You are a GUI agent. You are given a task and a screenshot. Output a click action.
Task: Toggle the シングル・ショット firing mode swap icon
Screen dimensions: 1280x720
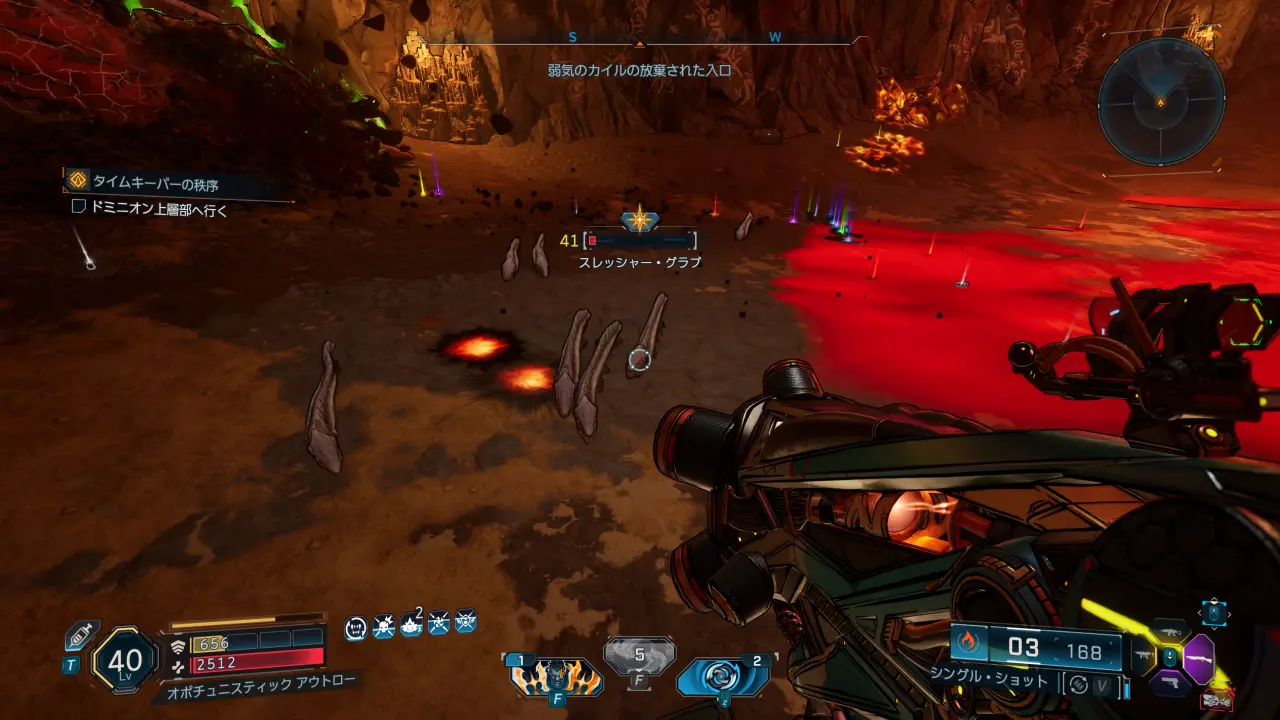pyautogui.click(x=1078, y=685)
